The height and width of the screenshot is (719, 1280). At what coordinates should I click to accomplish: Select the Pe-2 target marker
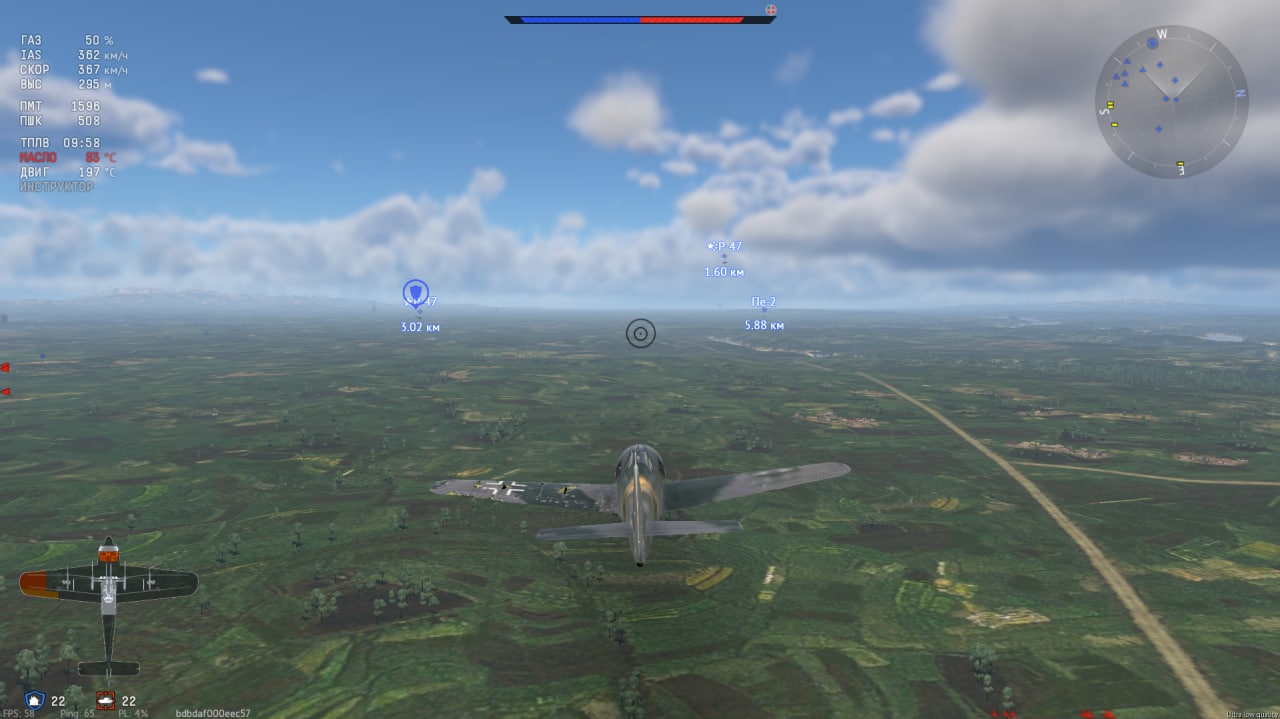tap(764, 310)
